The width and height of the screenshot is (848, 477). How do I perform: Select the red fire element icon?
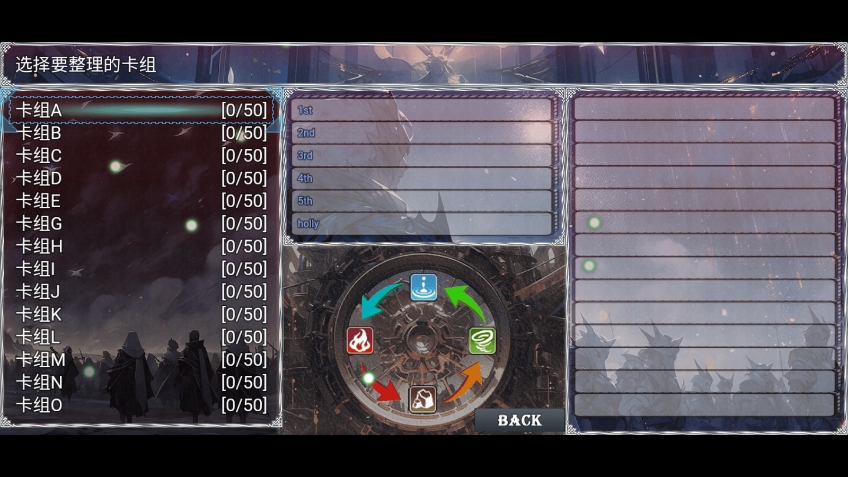pyautogui.click(x=360, y=340)
